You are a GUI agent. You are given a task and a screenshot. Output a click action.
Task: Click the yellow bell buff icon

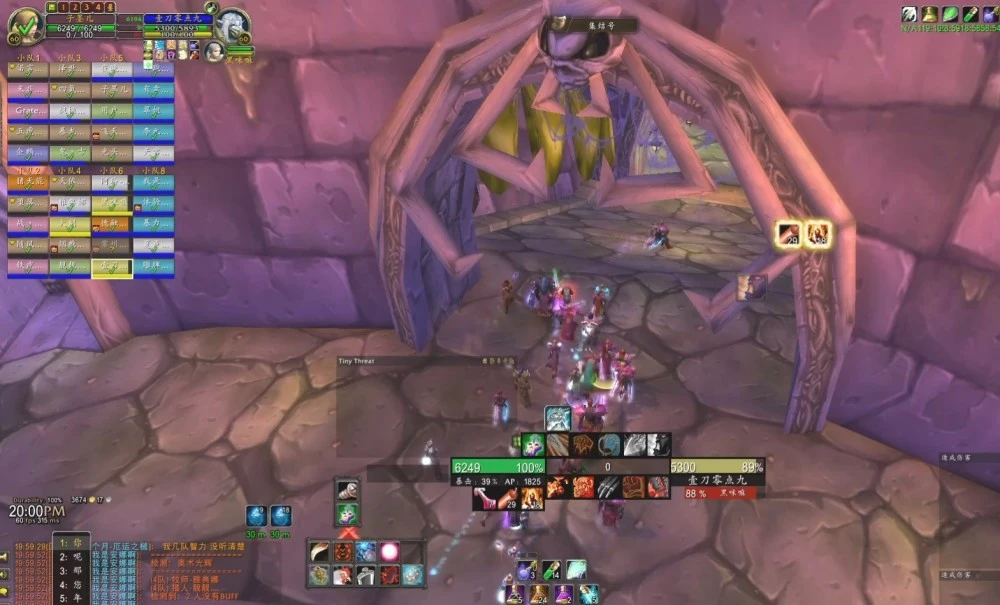tap(929, 14)
